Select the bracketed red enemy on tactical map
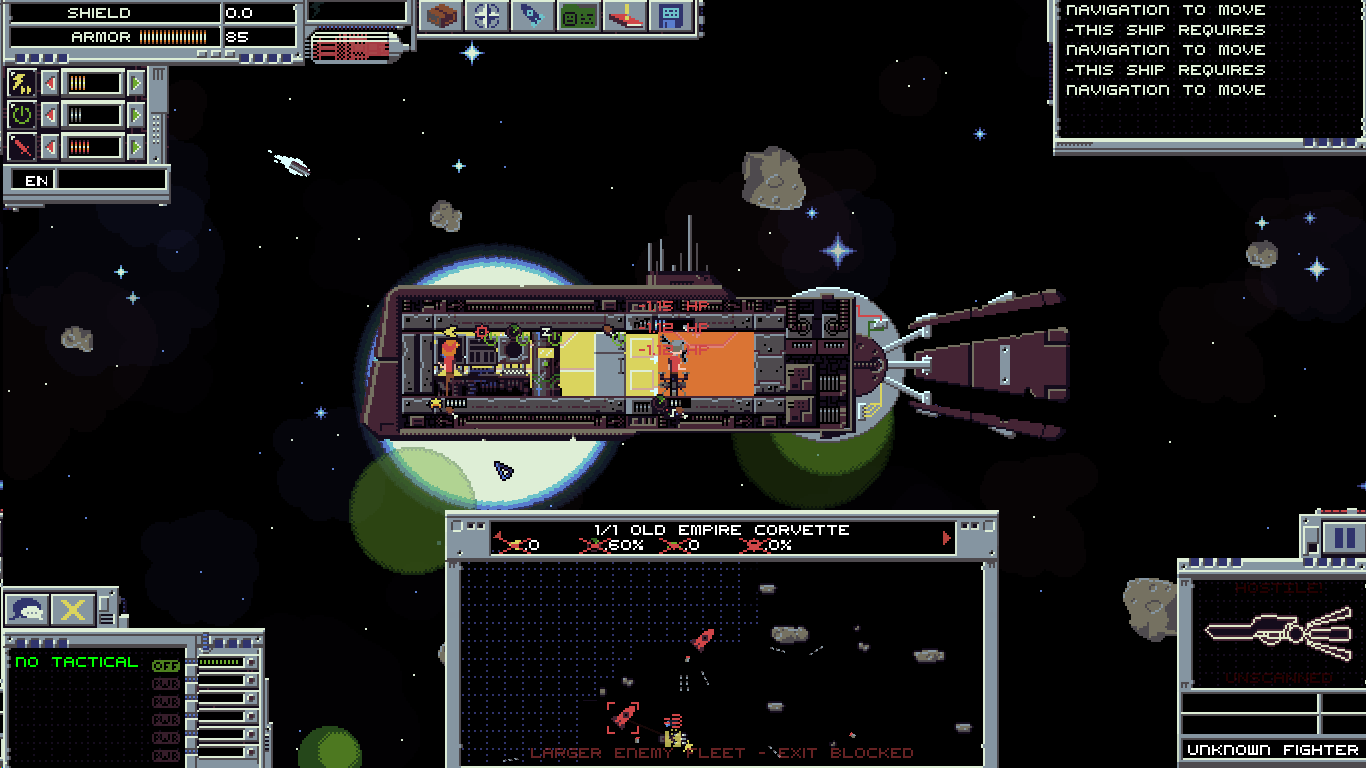 623,716
